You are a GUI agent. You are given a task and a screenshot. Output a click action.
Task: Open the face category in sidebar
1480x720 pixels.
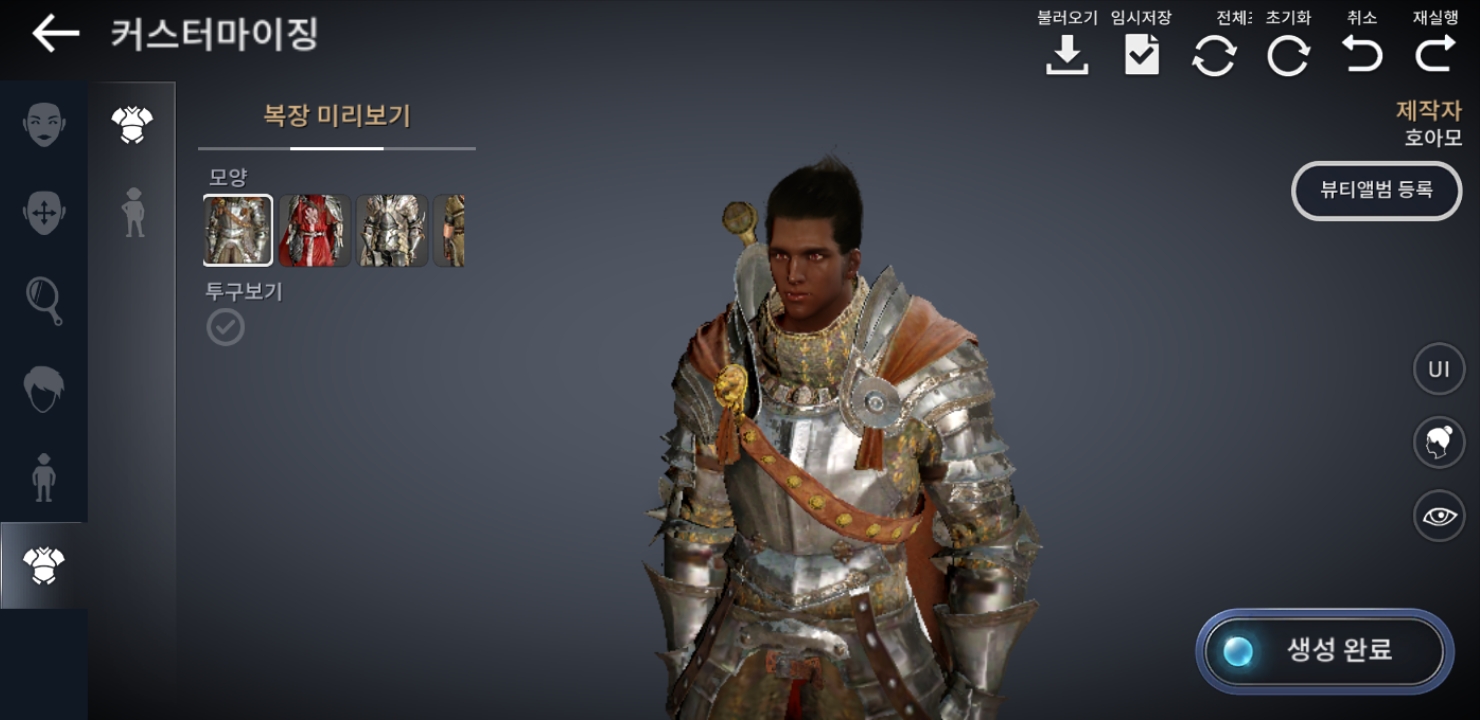click(x=44, y=125)
